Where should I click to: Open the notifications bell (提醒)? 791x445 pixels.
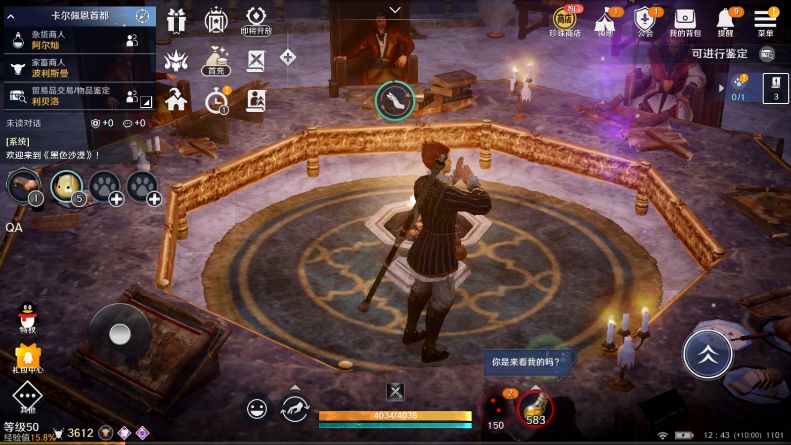pos(725,20)
